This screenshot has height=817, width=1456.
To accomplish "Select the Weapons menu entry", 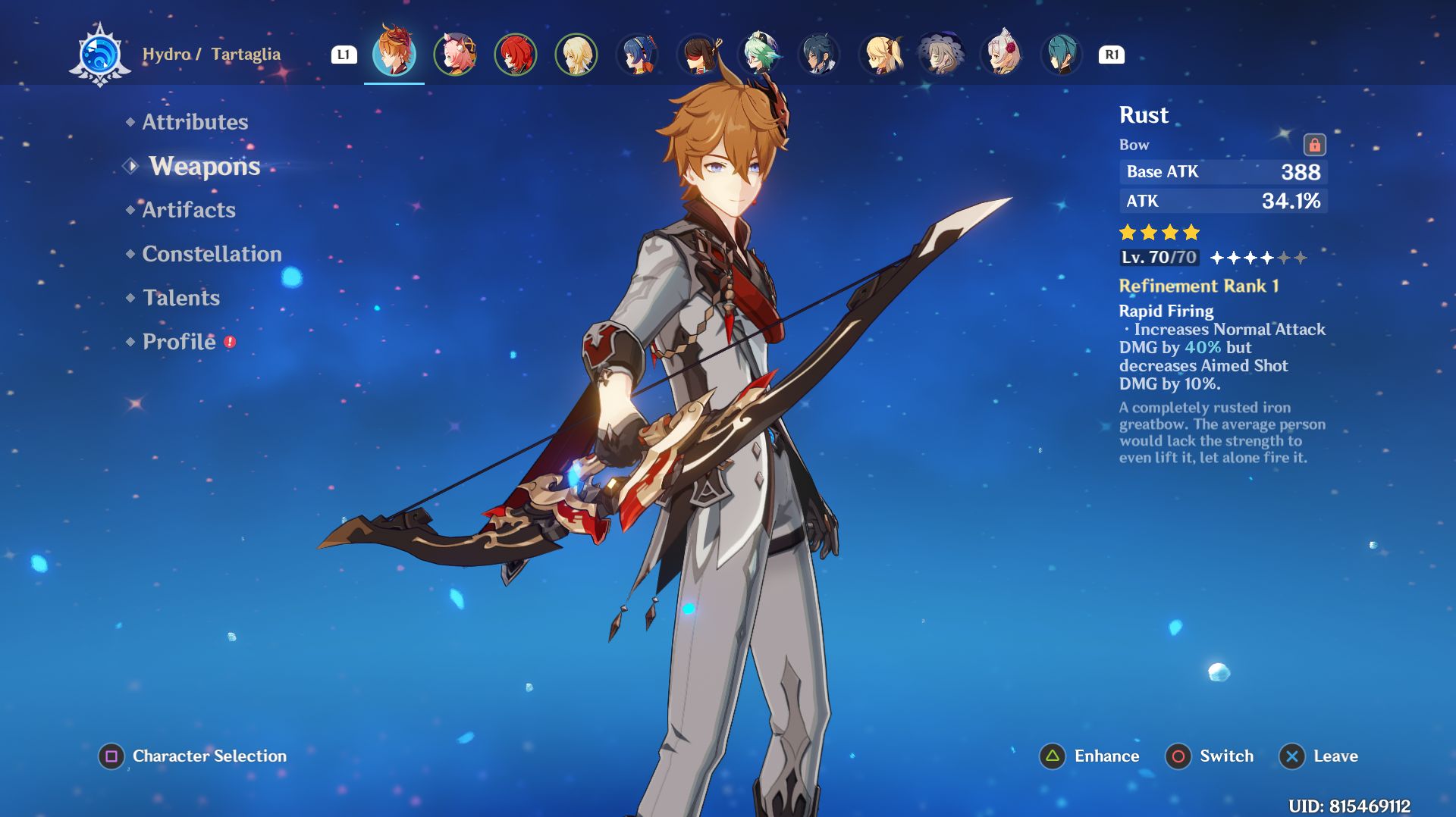I will [204, 166].
